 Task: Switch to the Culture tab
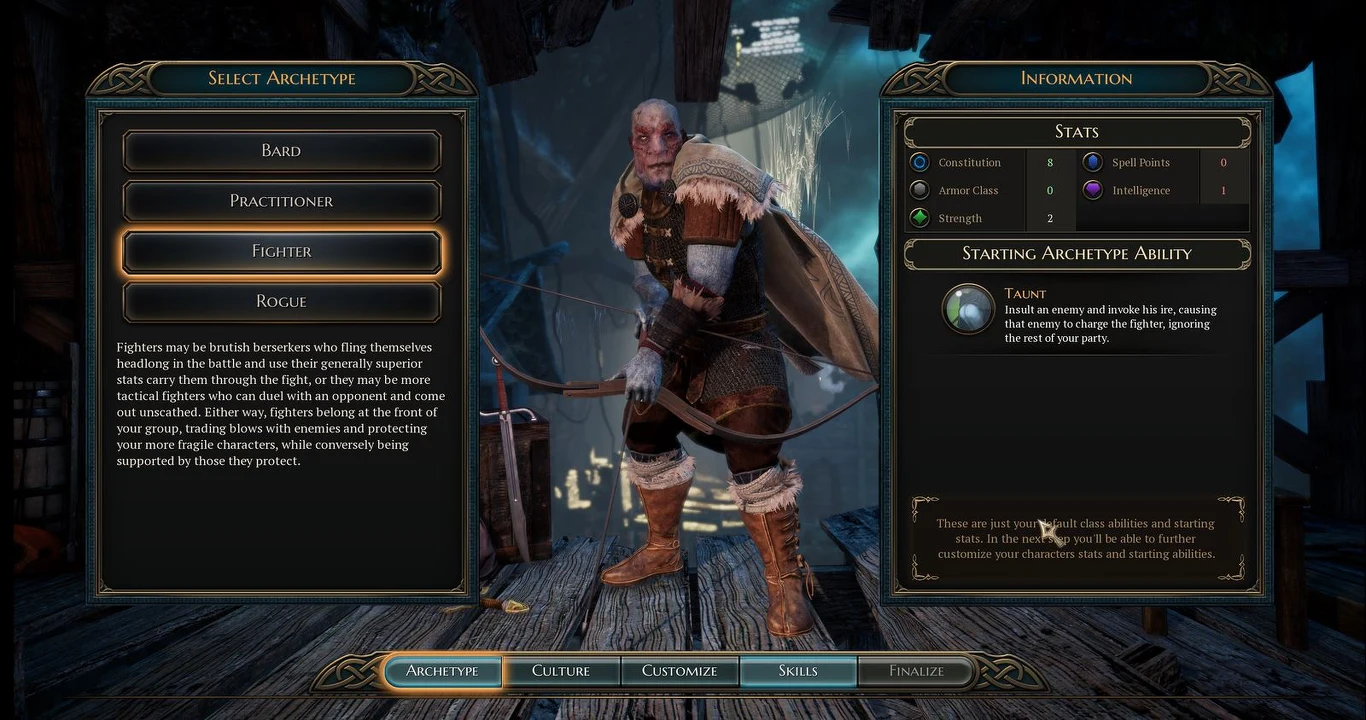562,671
